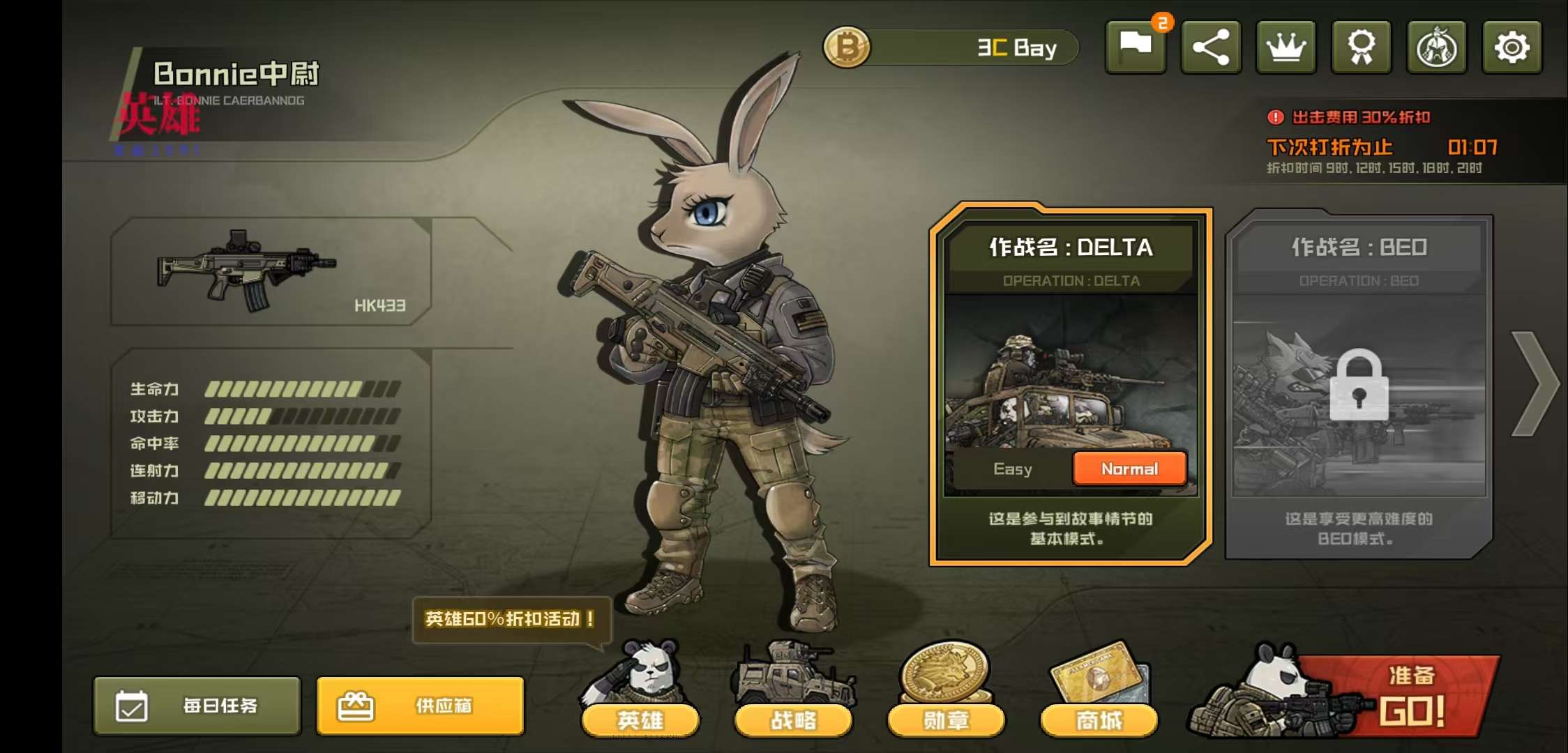Open the flag icon with notification badge
This screenshot has height=753, width=1568.
coord(1136,47)
